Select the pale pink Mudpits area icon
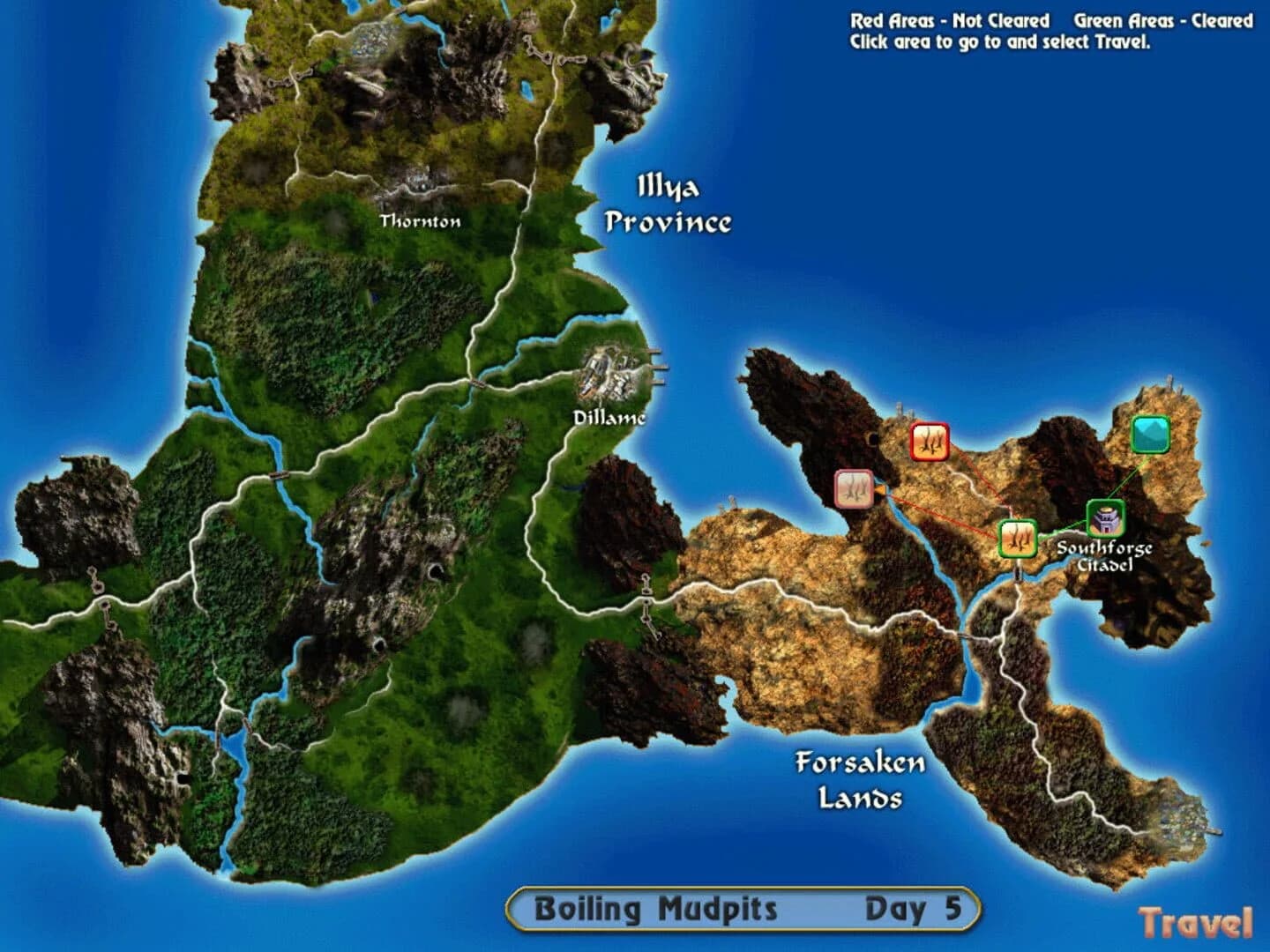The image size is (1270, 952). tap(853, 488)
